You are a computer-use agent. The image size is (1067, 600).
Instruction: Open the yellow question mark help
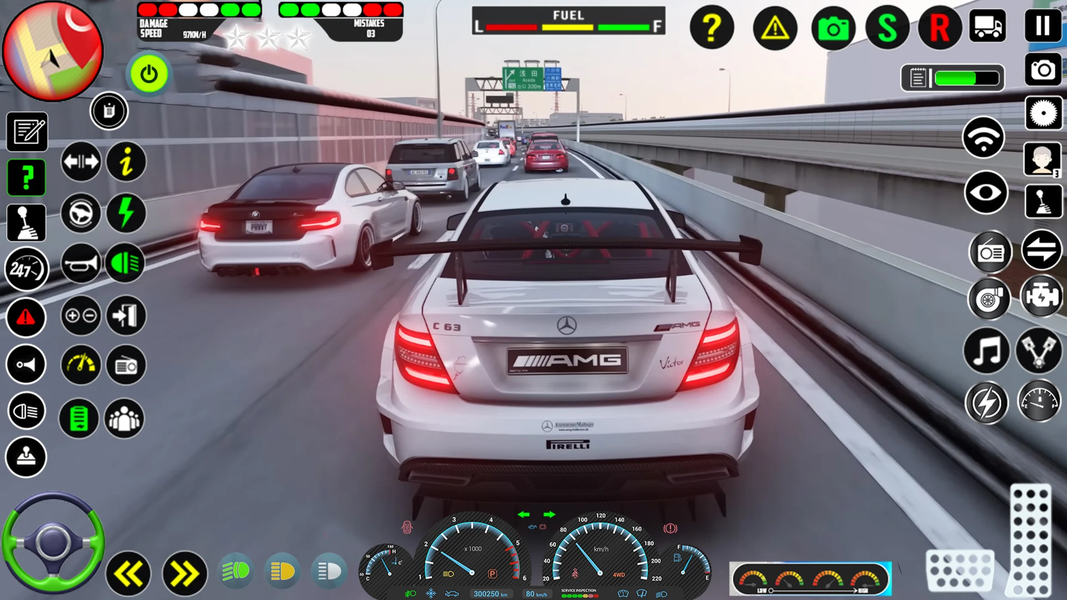click(712, 29)
